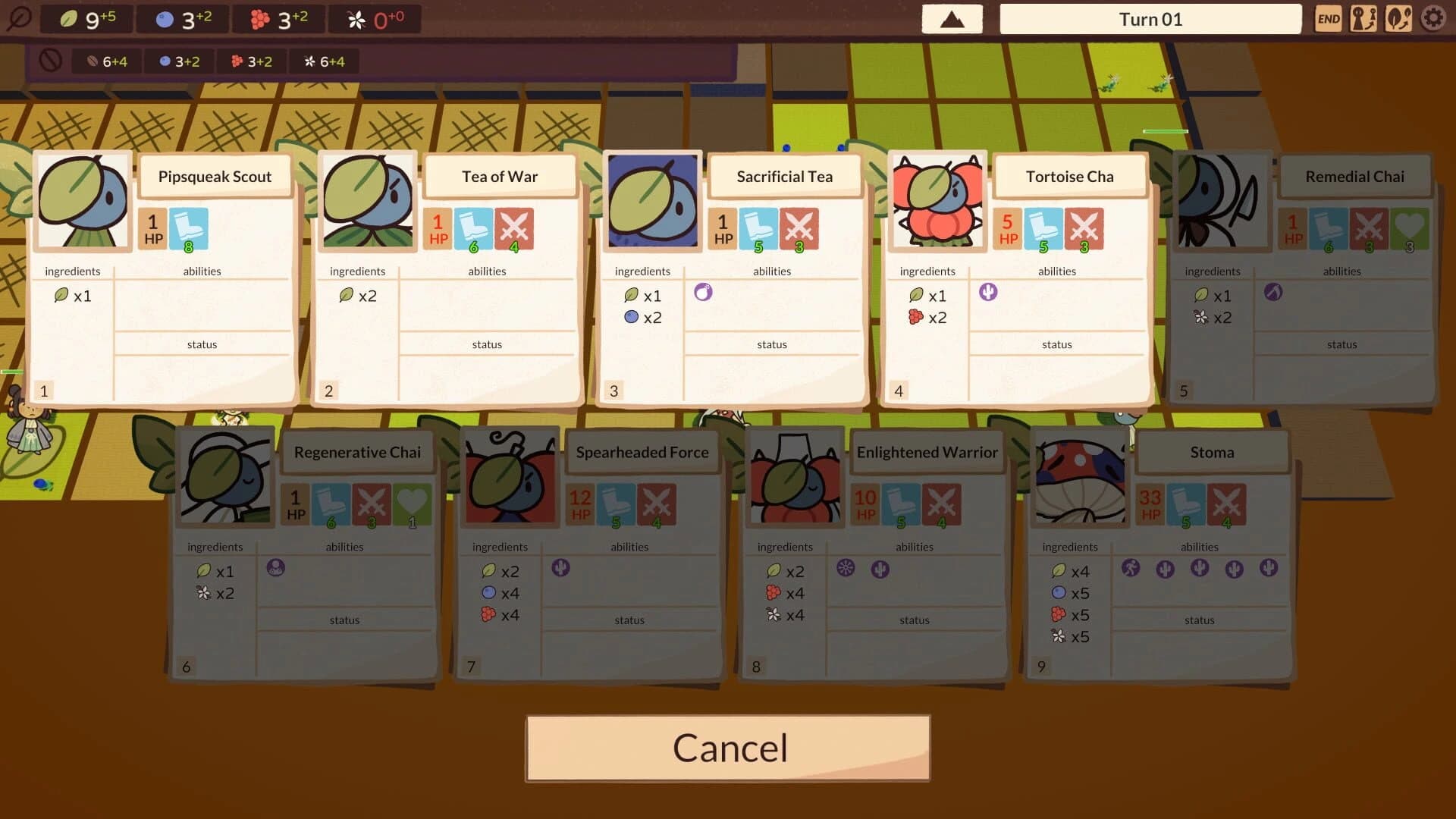Open the character growth panel icon

tap(1364, 18)
